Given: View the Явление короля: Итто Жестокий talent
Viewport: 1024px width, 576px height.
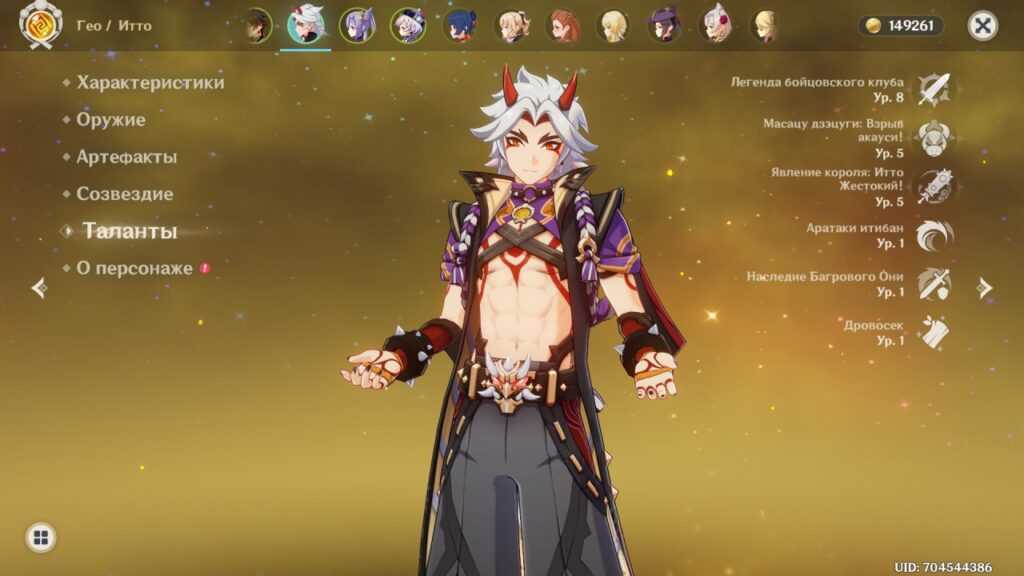Looking at the screenshot, I should pos(934,187).
